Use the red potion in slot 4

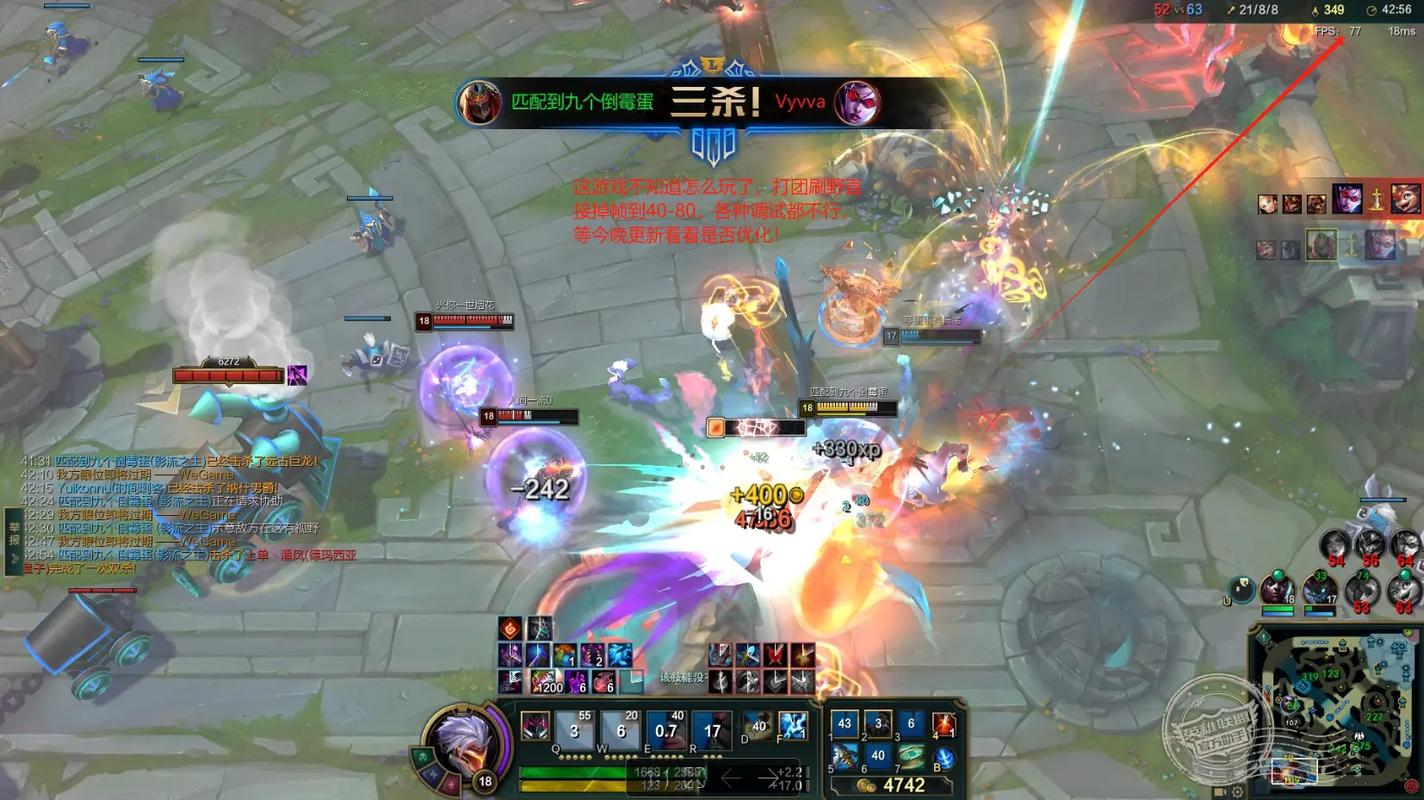pyautogui.click(x=944, y=724)
